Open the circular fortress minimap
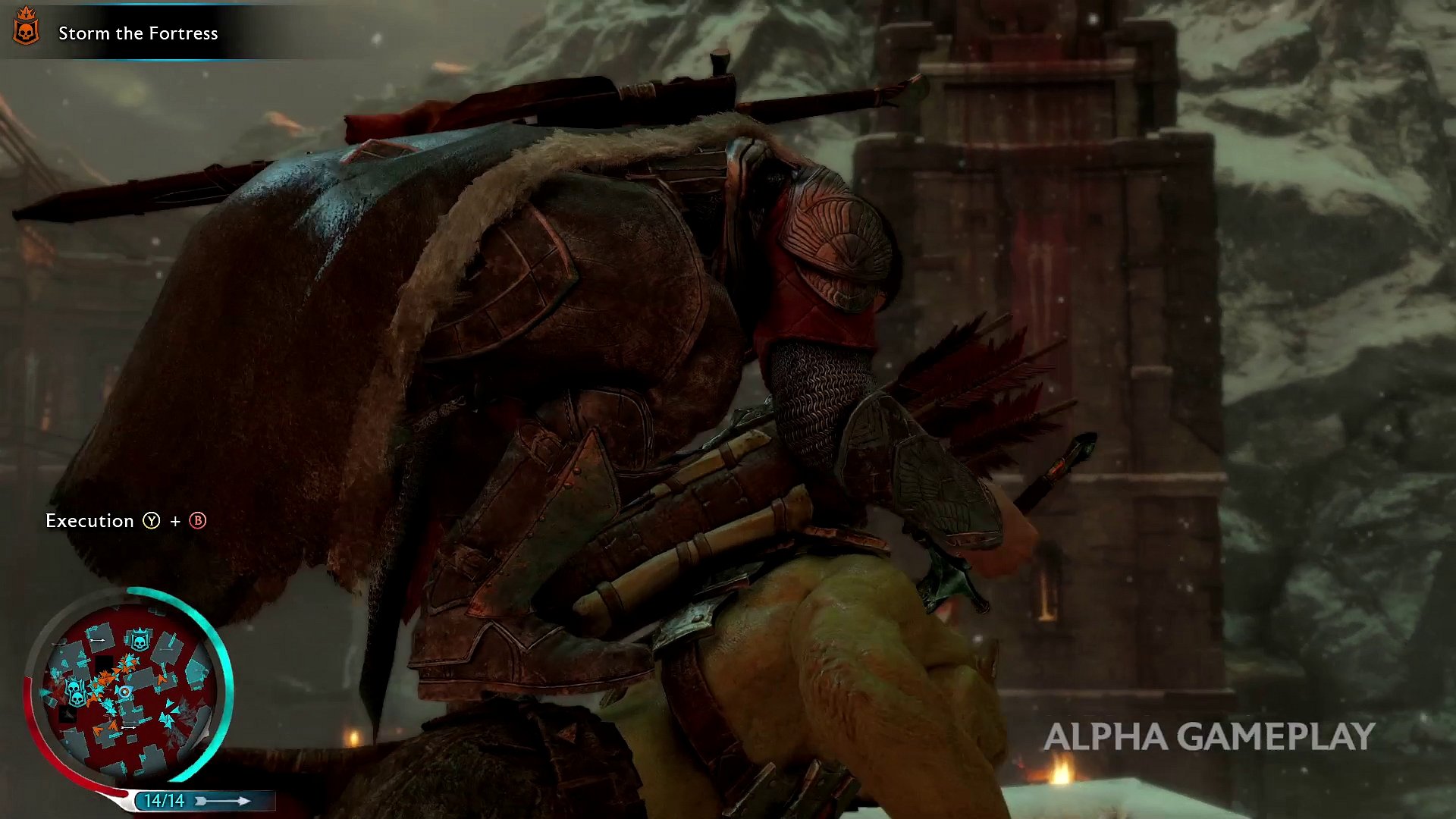The image size is (1456, 819). click(129, 687)
